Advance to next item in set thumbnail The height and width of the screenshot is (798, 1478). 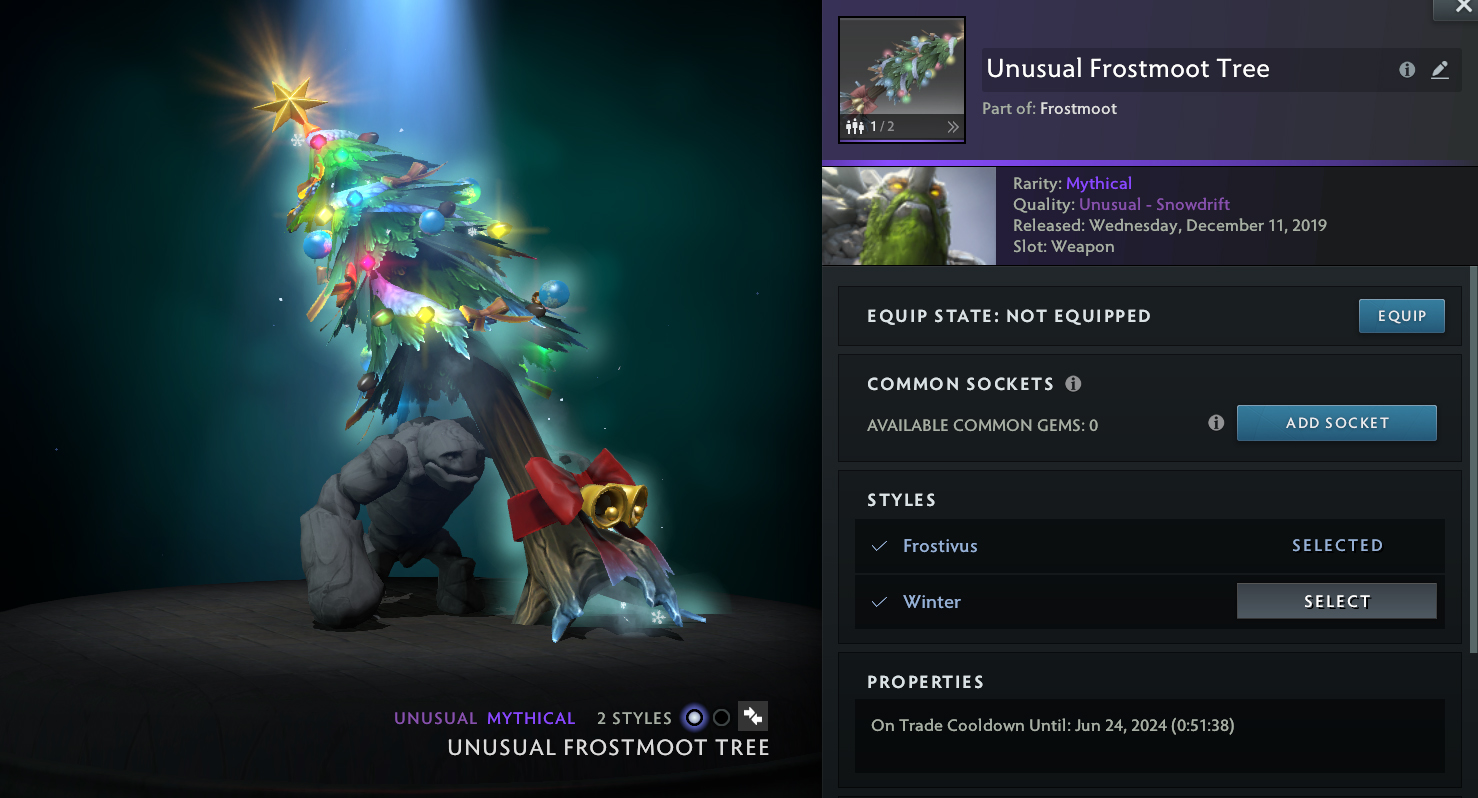pyautogui.click(x=952, y=127)
